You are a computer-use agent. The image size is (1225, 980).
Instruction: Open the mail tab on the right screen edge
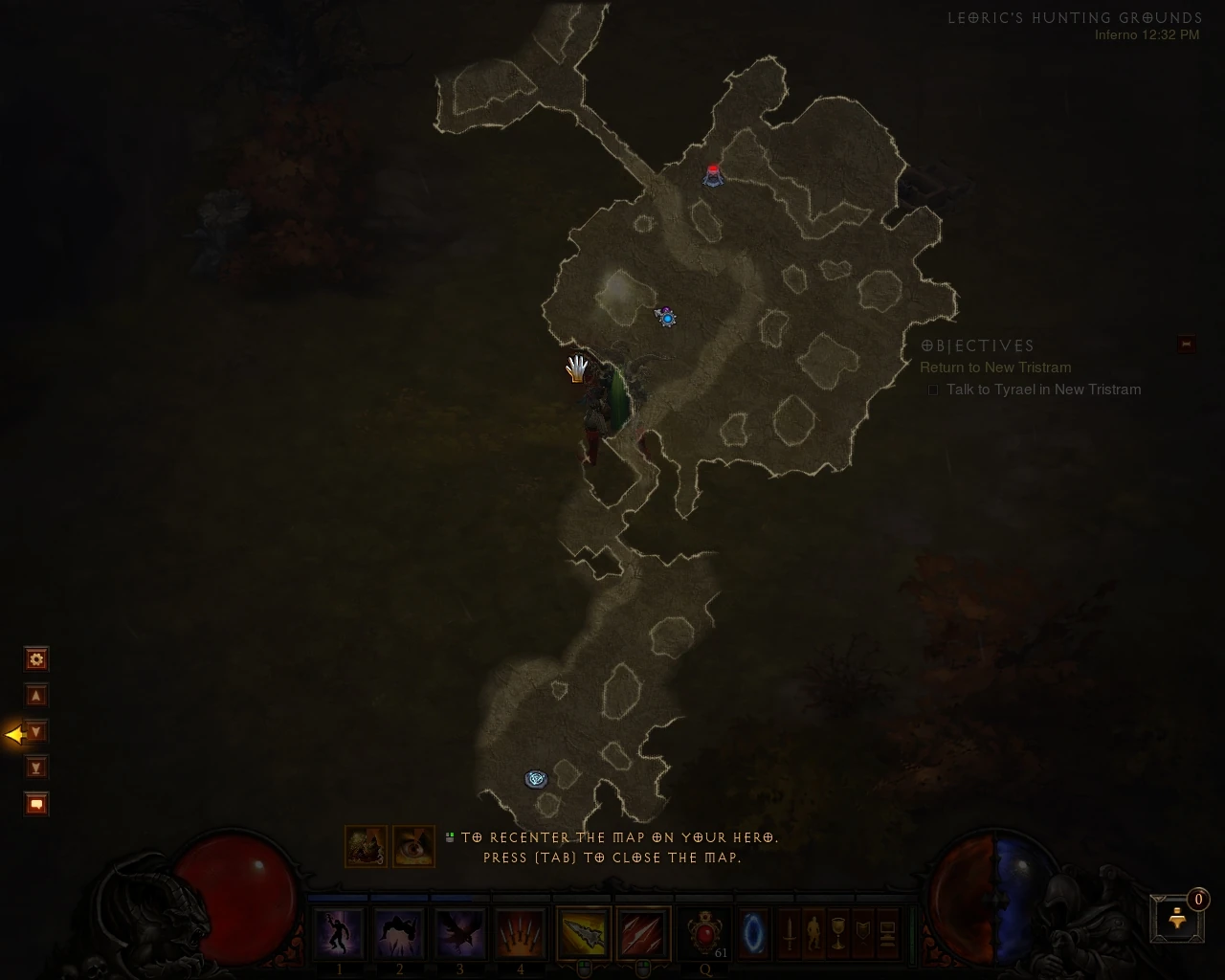click(x=1185, y=344)
